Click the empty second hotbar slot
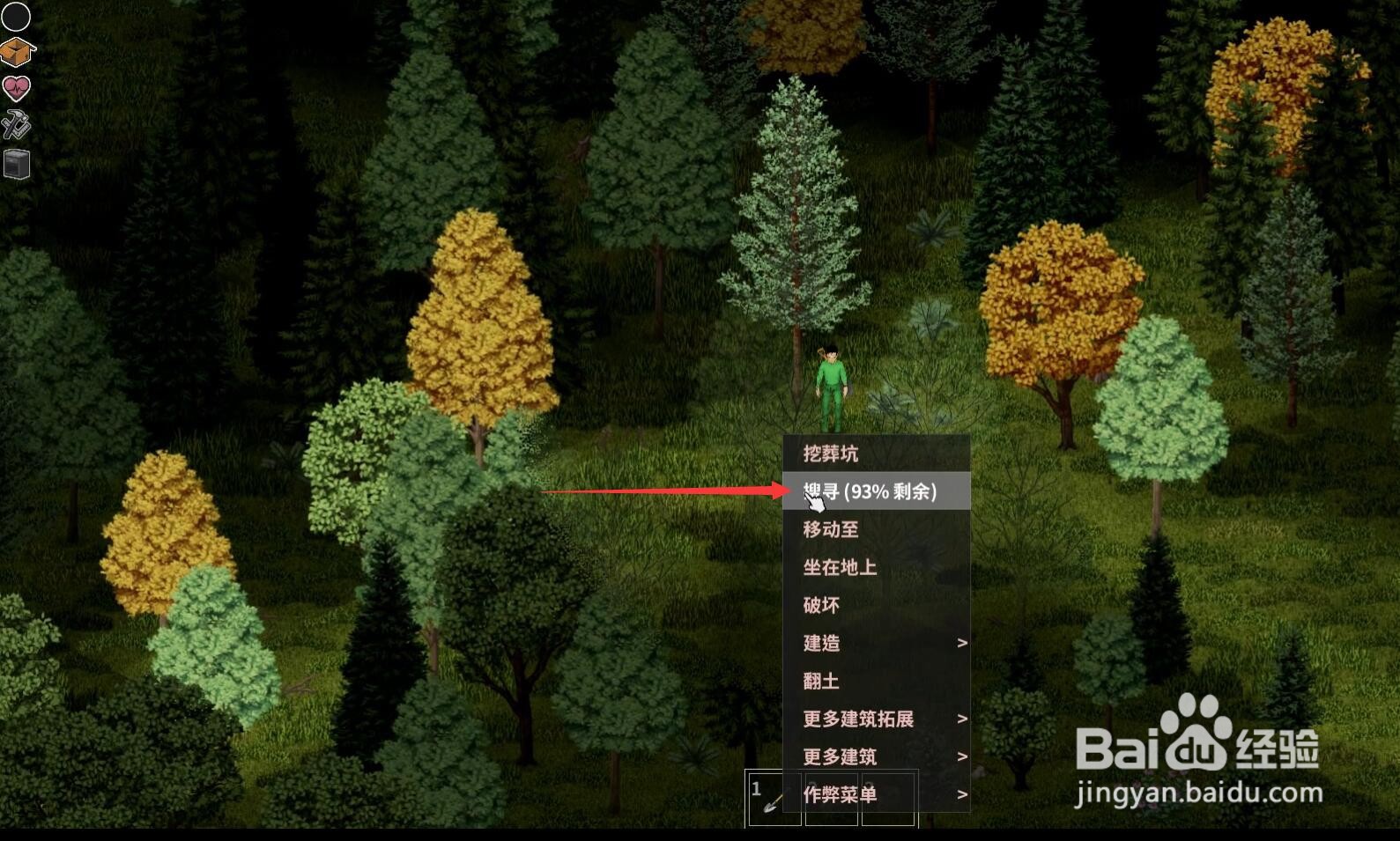This screenshot has height=841, width=1400. 831,800
